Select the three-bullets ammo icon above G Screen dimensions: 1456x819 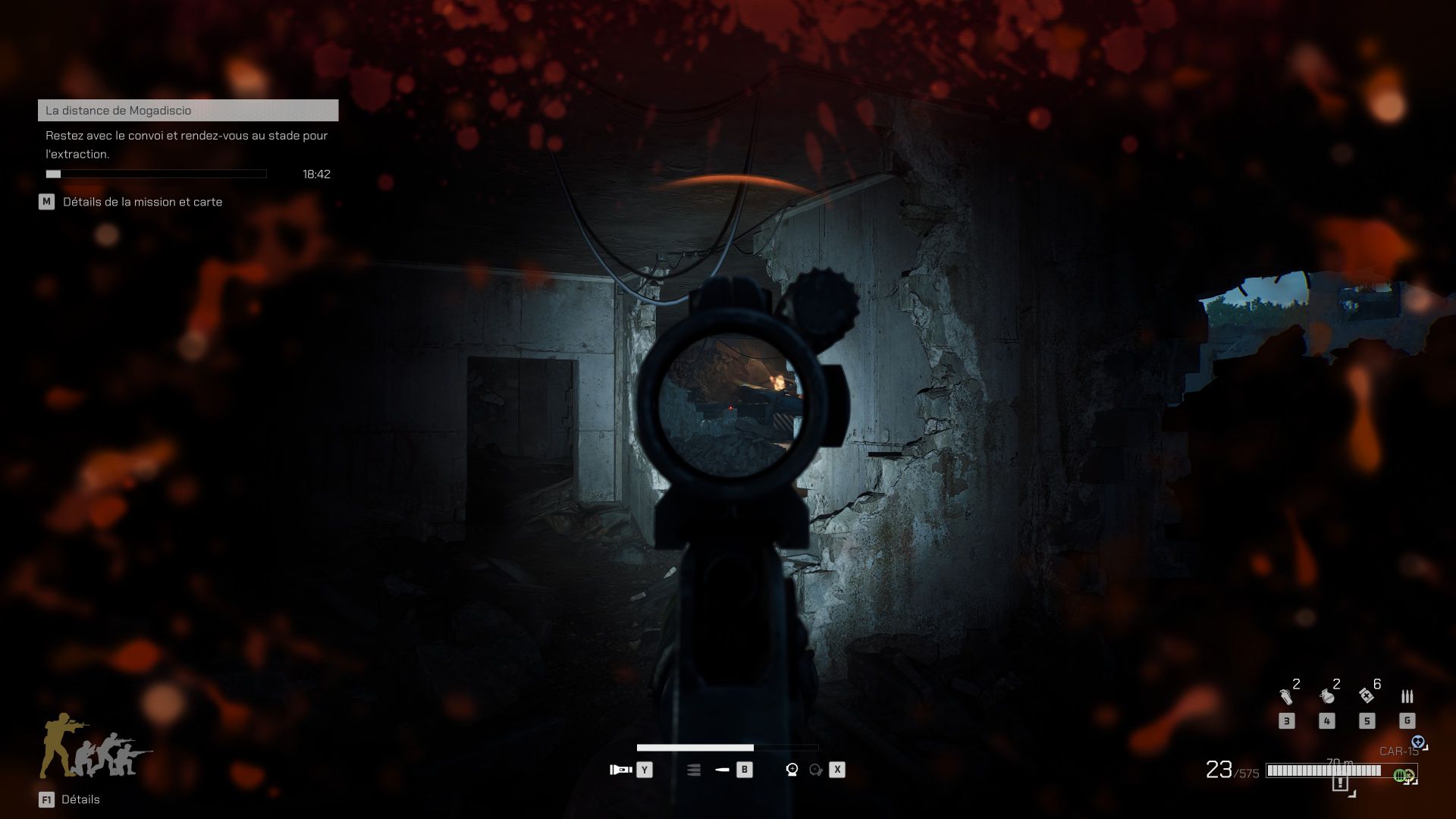point(1407,696)
